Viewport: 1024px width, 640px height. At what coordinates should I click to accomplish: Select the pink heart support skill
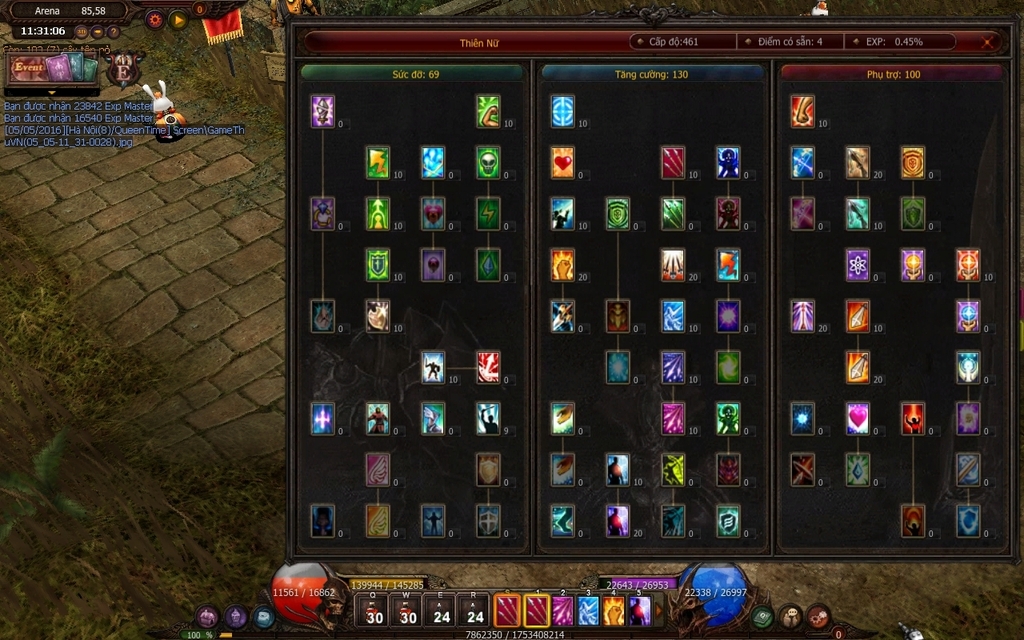tap(857, 418)
